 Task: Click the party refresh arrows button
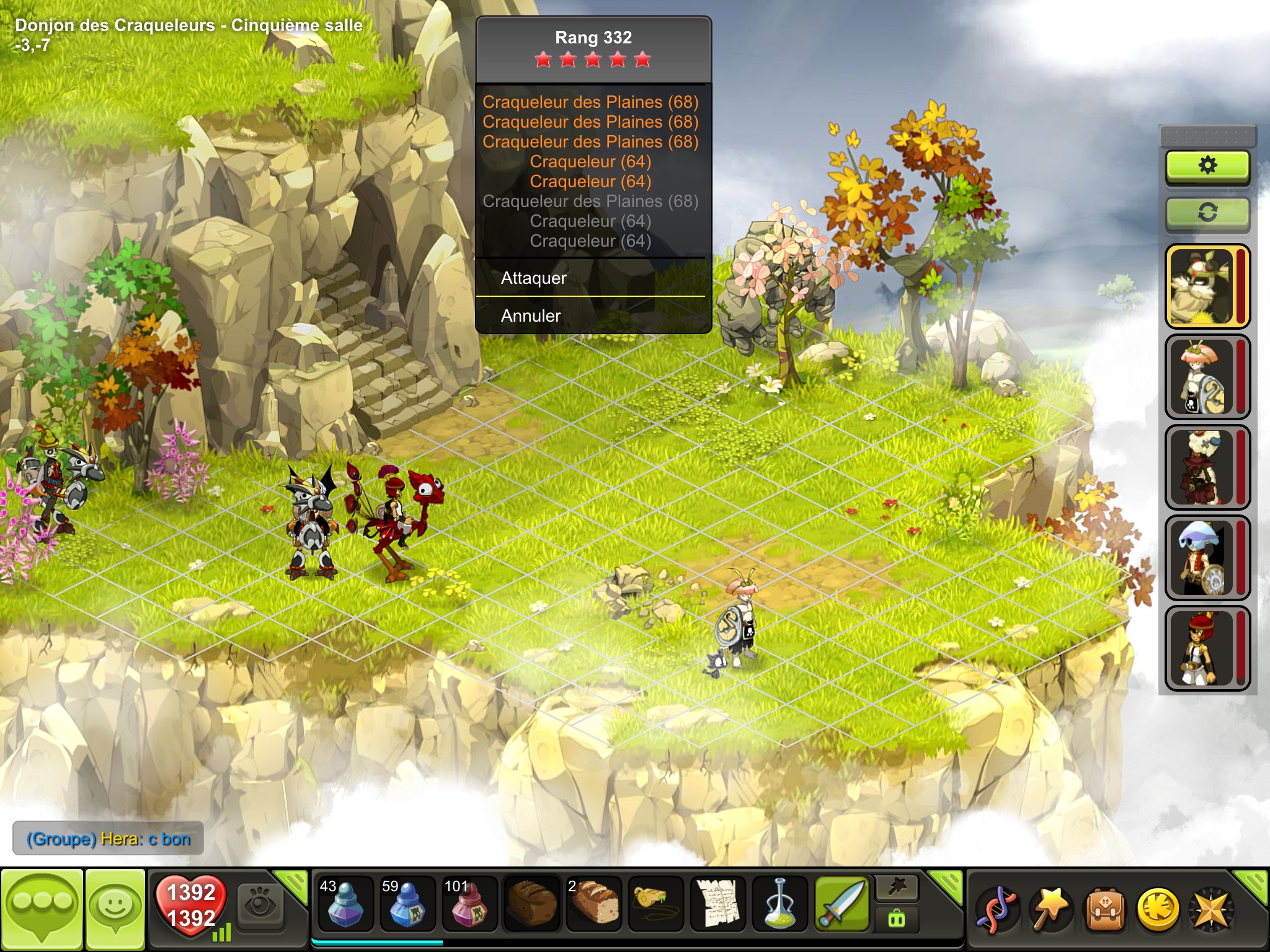coord(1207,213)
